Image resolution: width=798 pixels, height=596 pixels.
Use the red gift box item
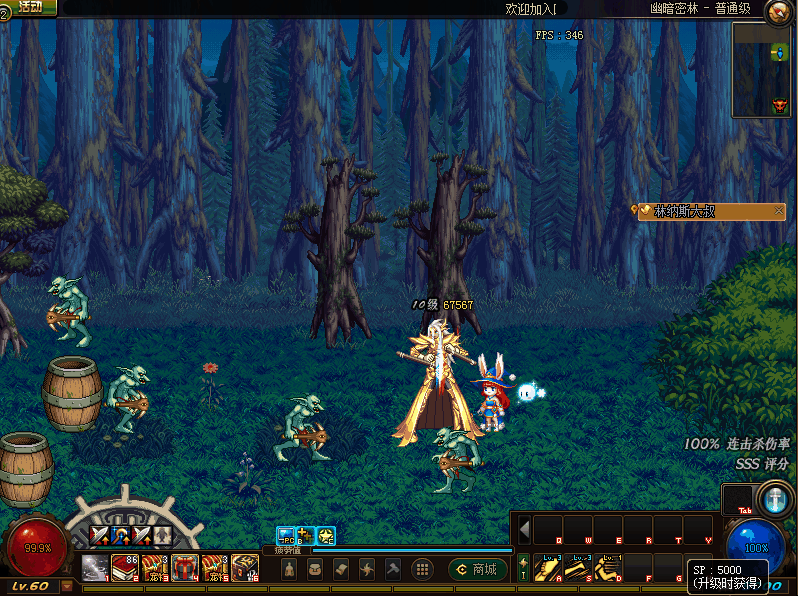[185, 568]
